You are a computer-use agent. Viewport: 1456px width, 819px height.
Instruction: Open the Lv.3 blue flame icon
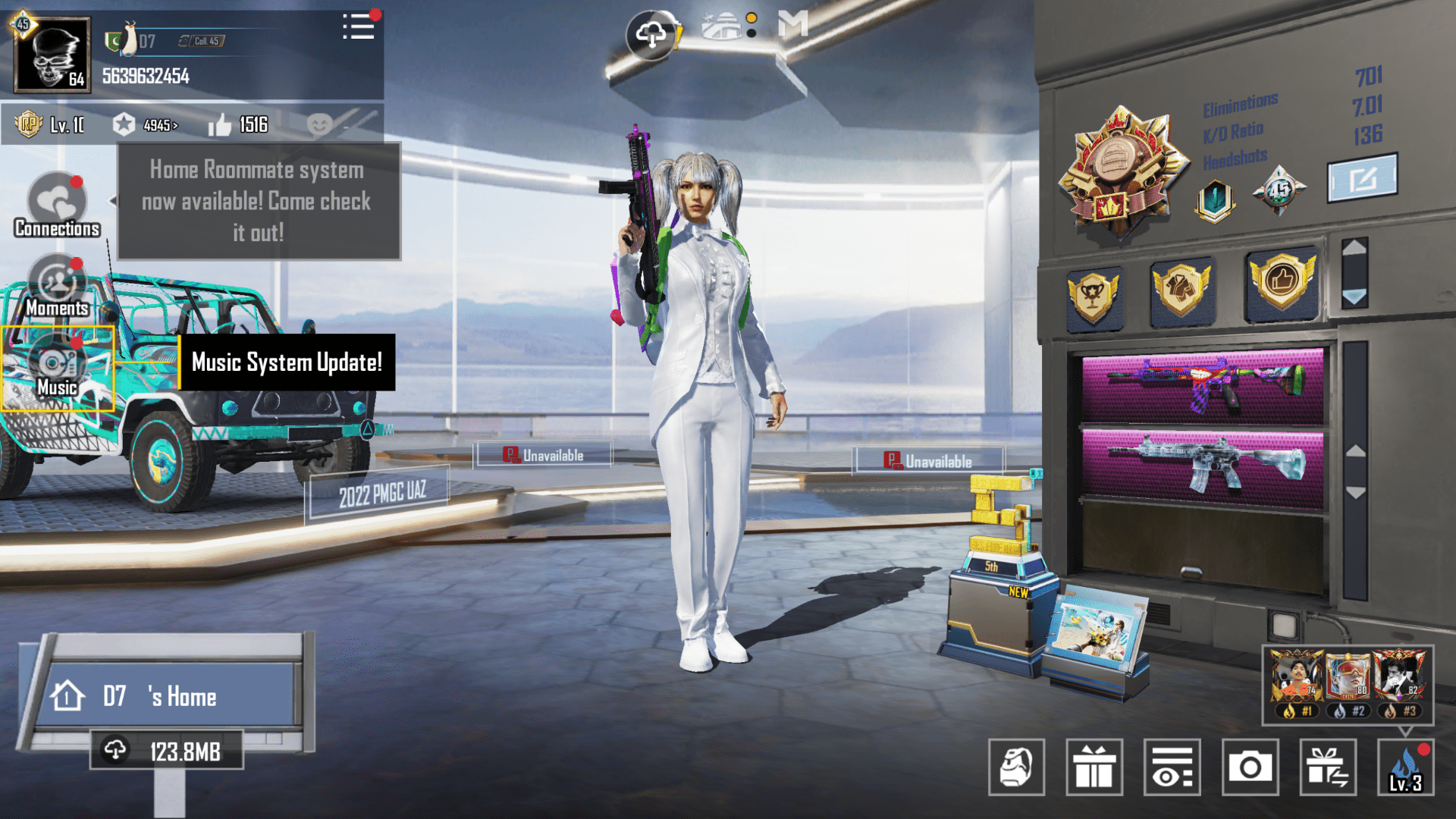1407,768
